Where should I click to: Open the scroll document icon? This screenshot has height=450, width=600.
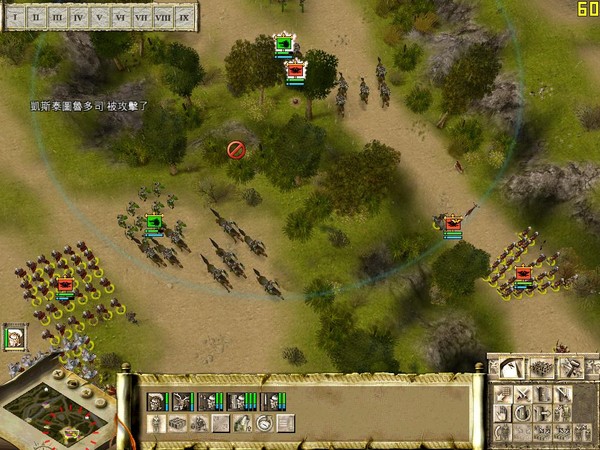(285, 424)
